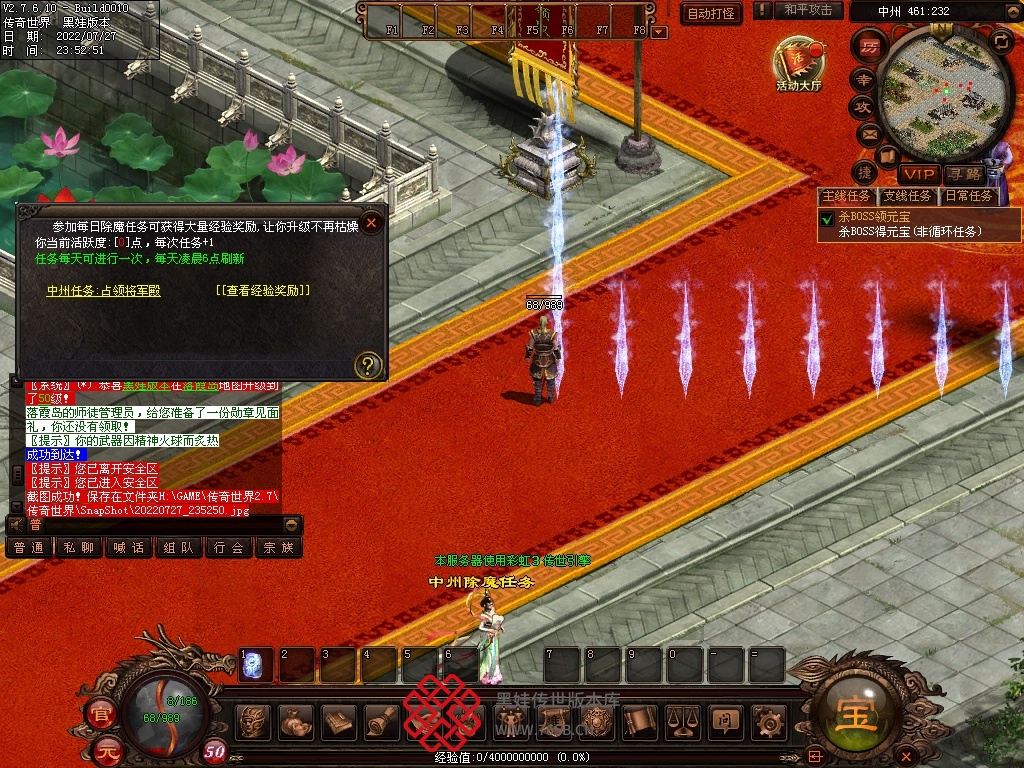Close the daily demon task dialog
The width and height of the screenshot is (1024, 768).
(372, 223)
